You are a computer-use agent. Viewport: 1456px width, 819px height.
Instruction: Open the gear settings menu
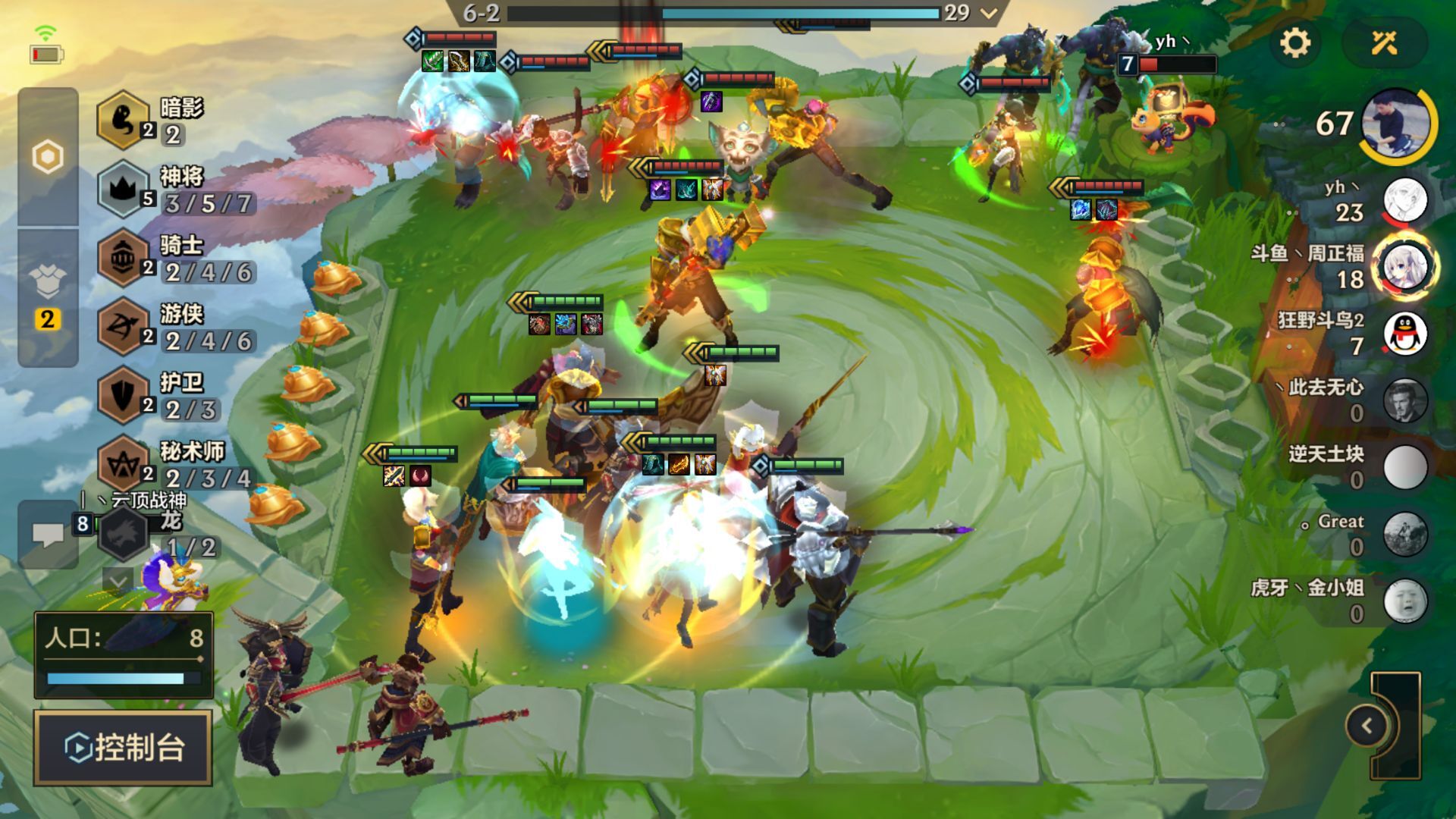click(x=1294, y=43)
